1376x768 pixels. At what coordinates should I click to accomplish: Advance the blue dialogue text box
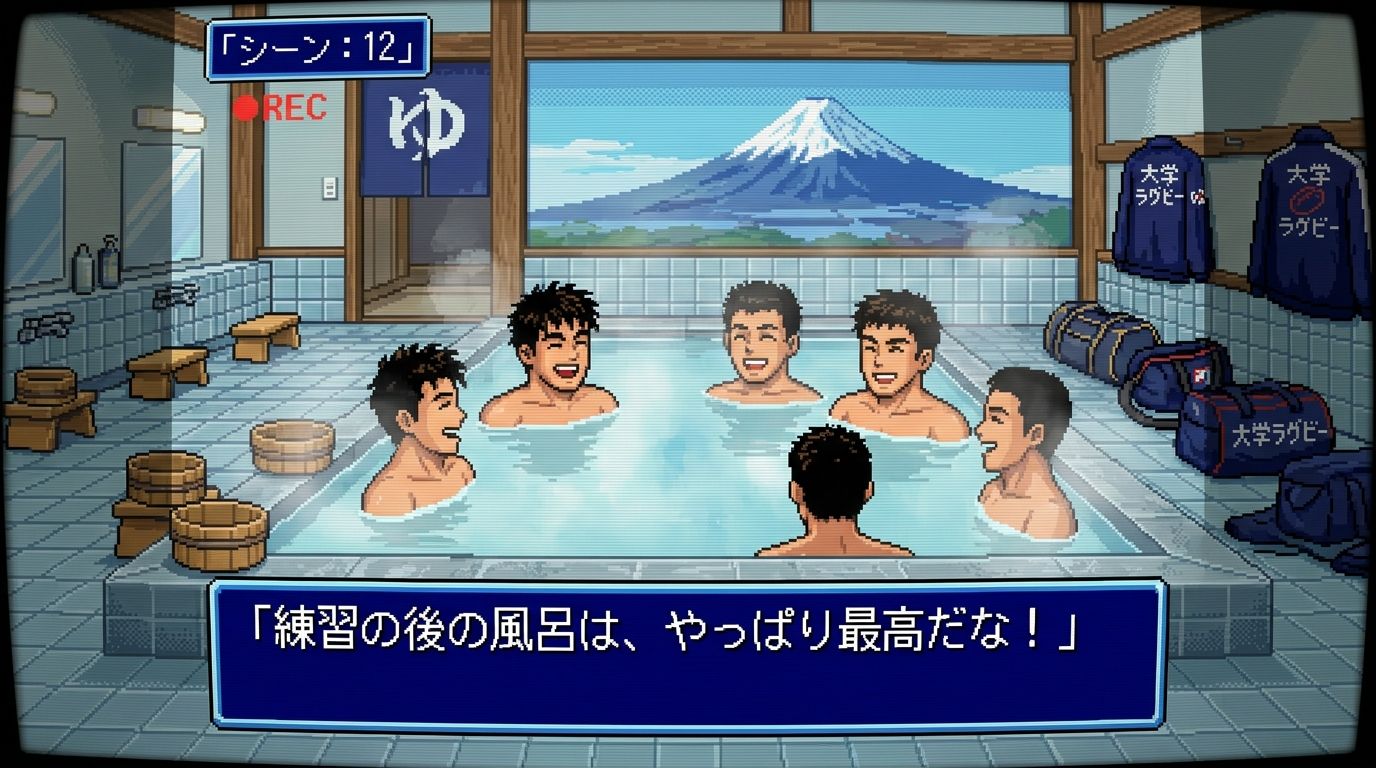[688, 653]
